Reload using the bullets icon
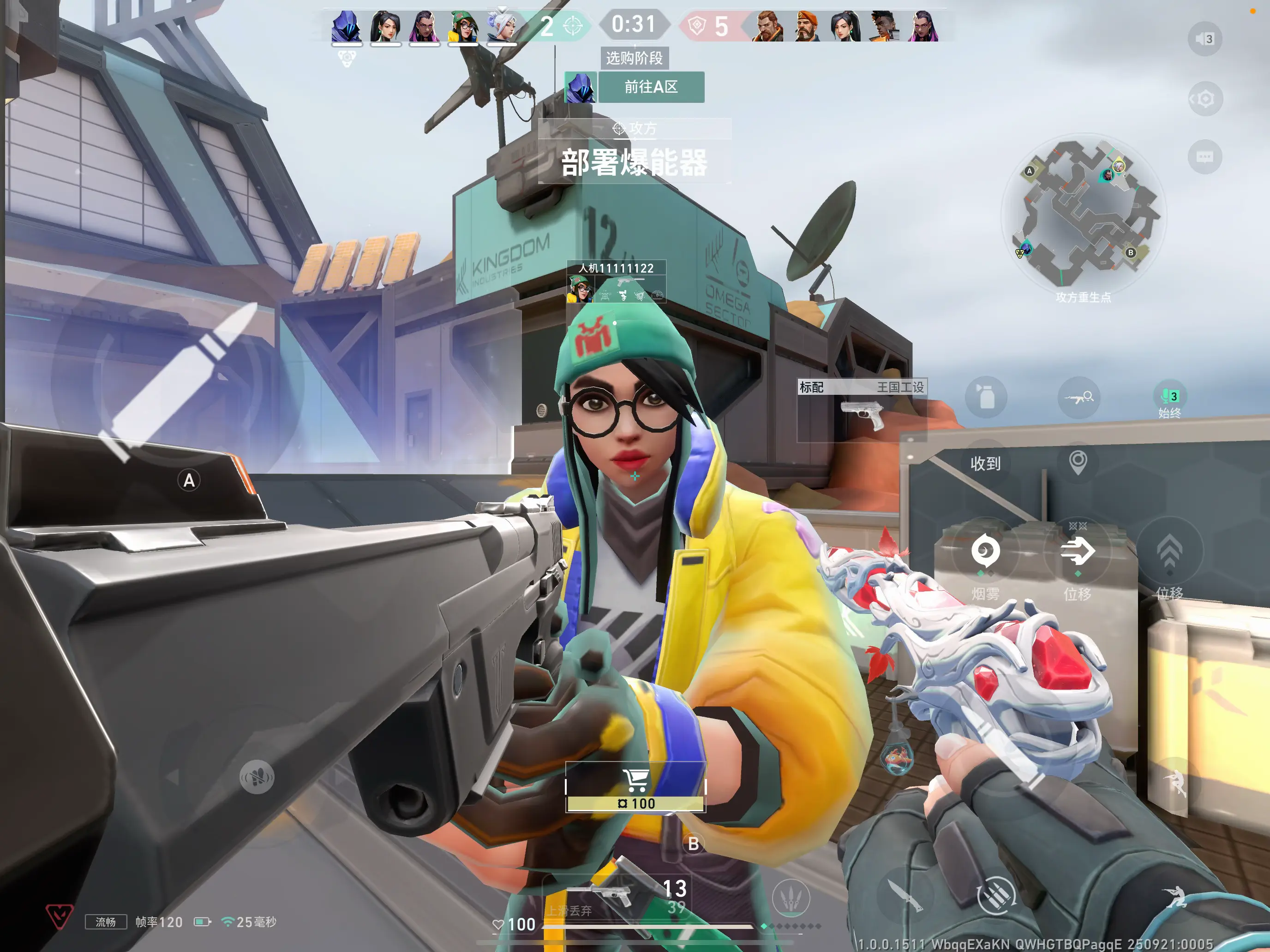The height and width of the screenshot is (952, 1270). coord(997,895)
